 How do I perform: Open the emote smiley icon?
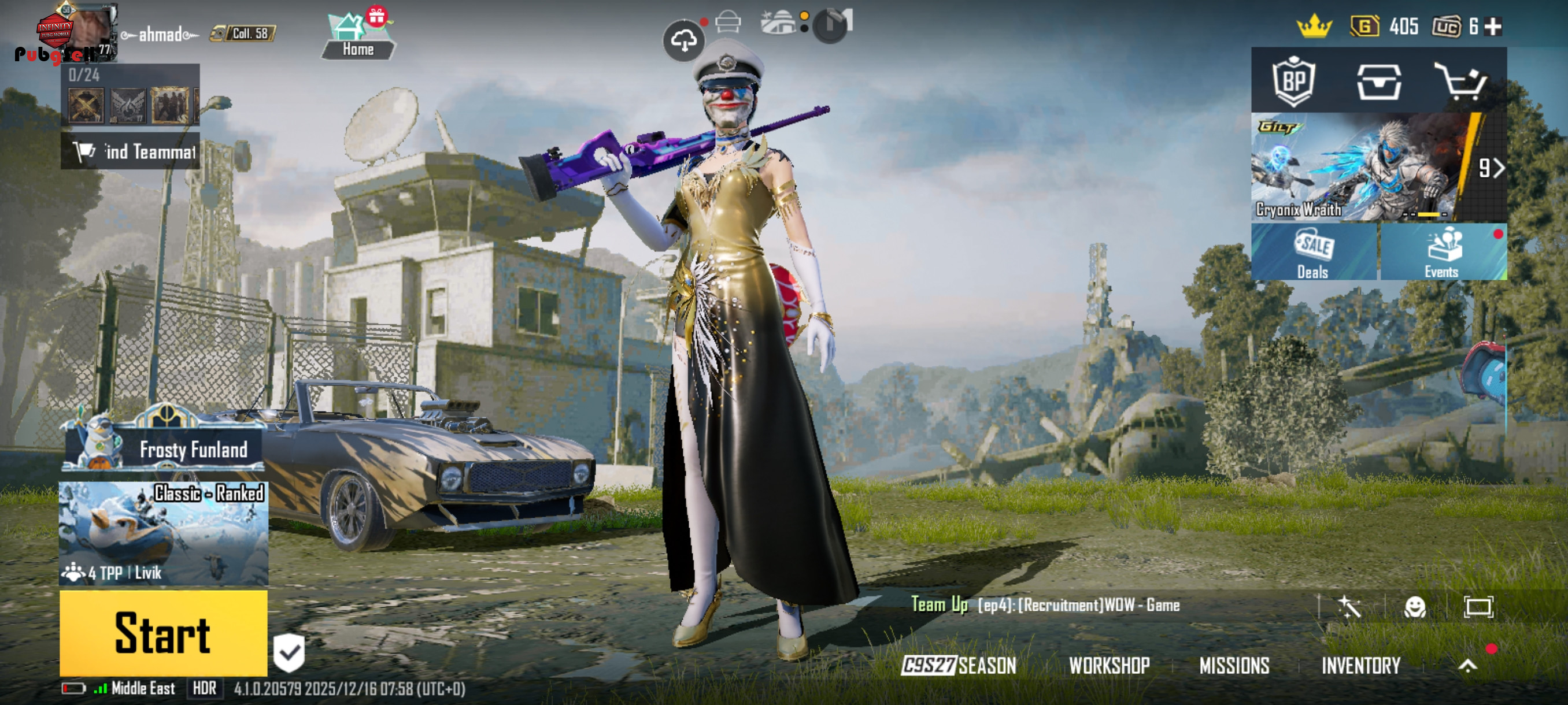pyautogui.click(x=1415, y=606)
